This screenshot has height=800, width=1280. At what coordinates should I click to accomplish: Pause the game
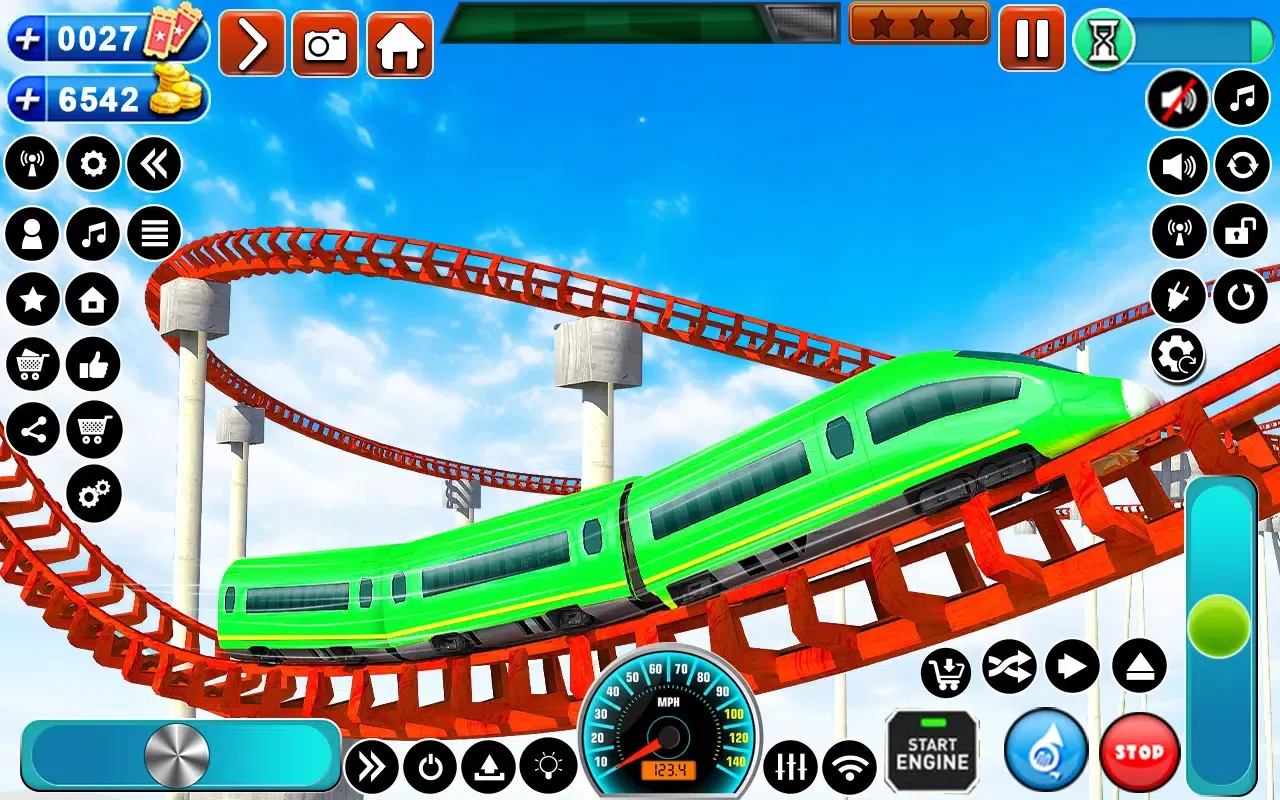point(1031,39)
